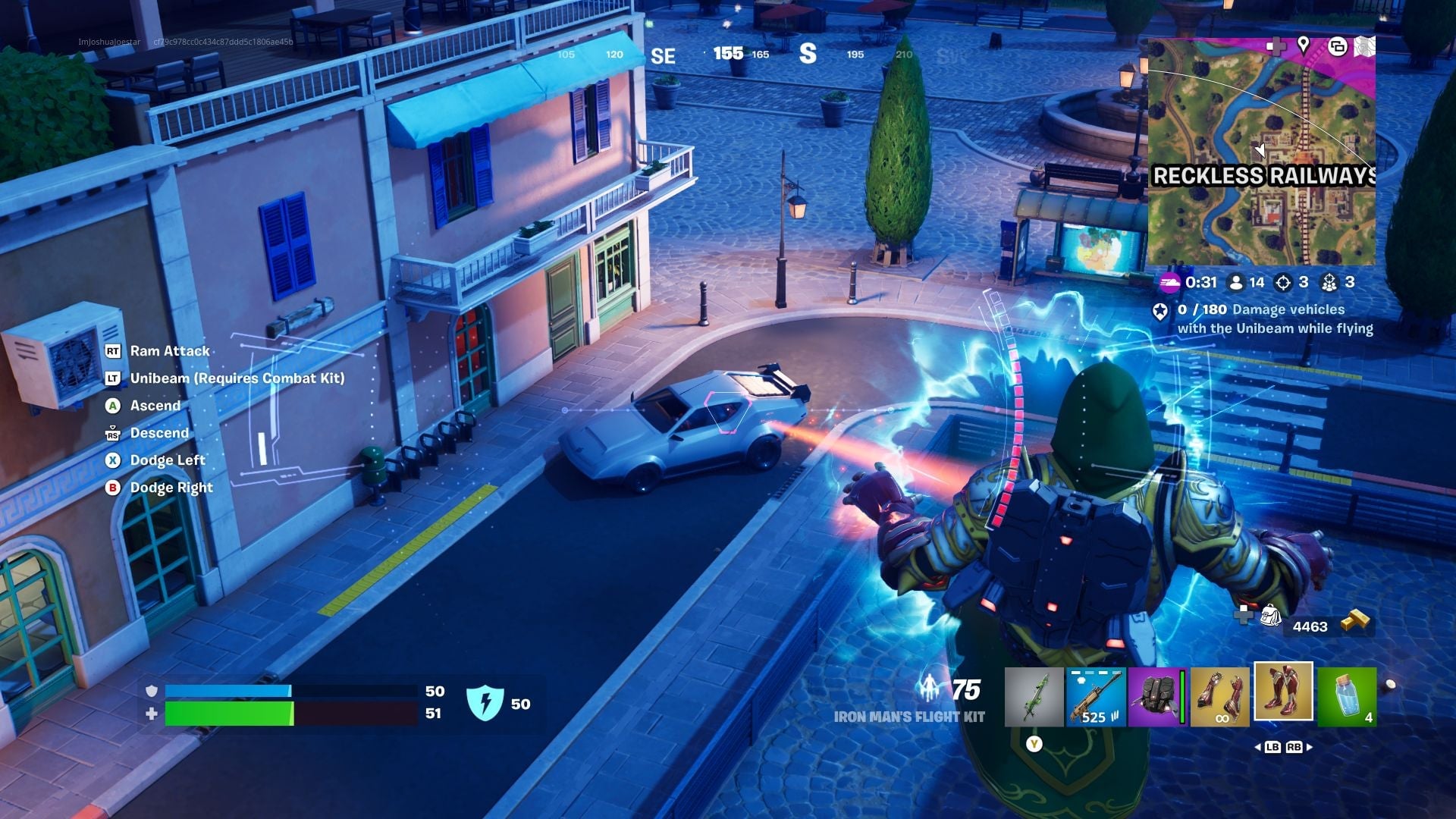1456x819 pixels.
Task: Click the squad members icon next to the quest
Action: 1329,282
